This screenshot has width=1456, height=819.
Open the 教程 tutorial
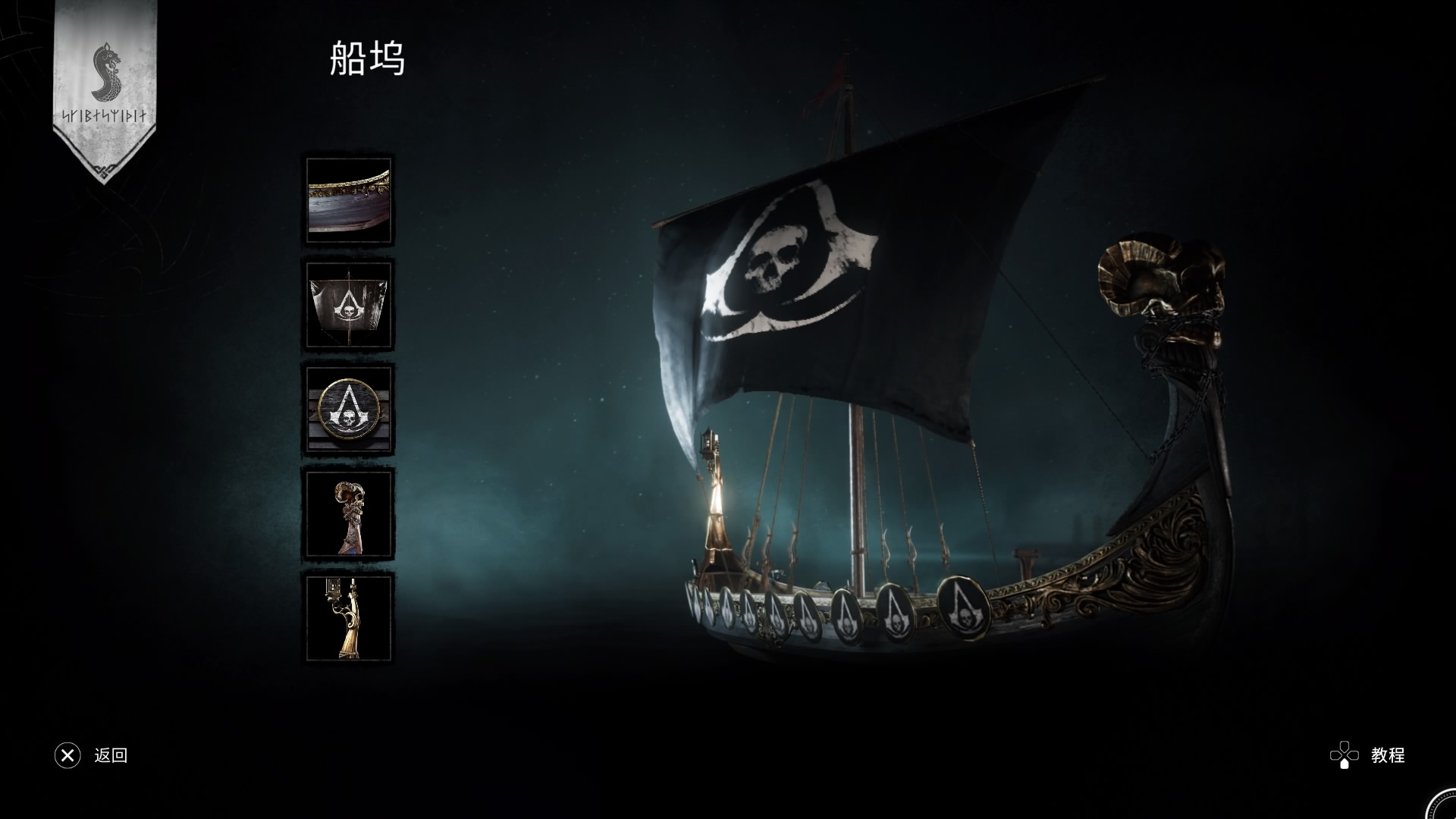pos(1369,755)
